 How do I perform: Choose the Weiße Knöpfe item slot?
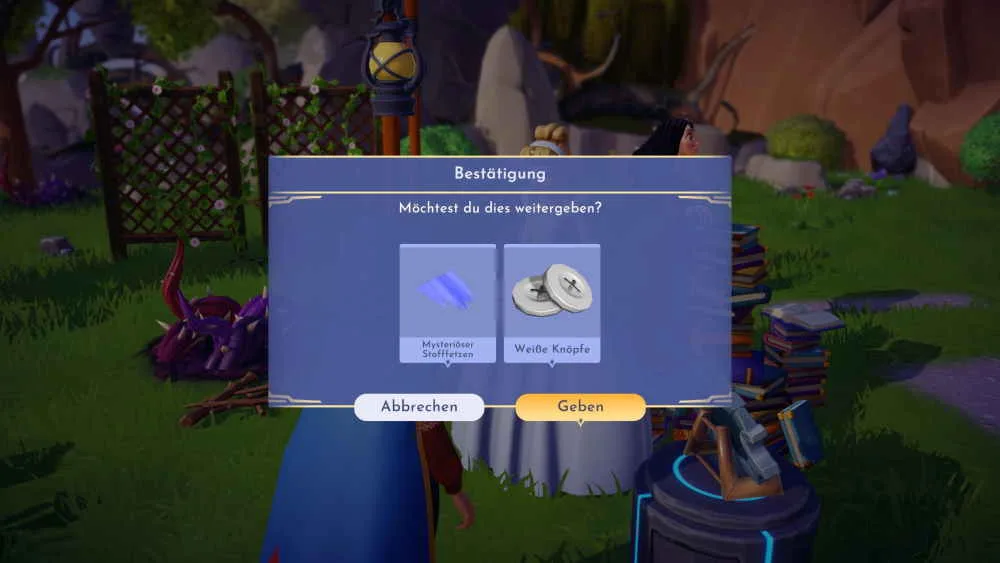(x=552, y=302)
